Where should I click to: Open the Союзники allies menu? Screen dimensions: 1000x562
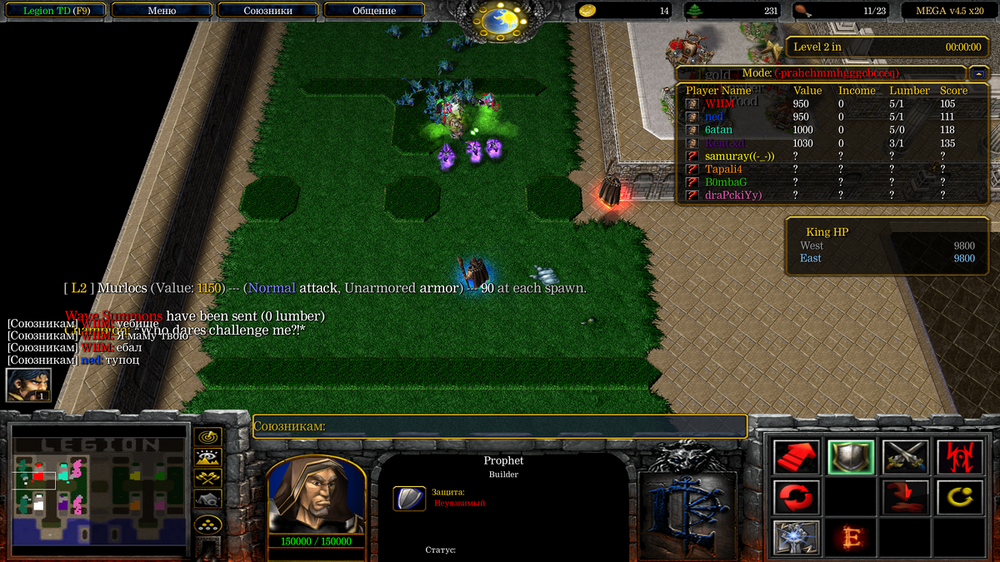tap(268, 11)
